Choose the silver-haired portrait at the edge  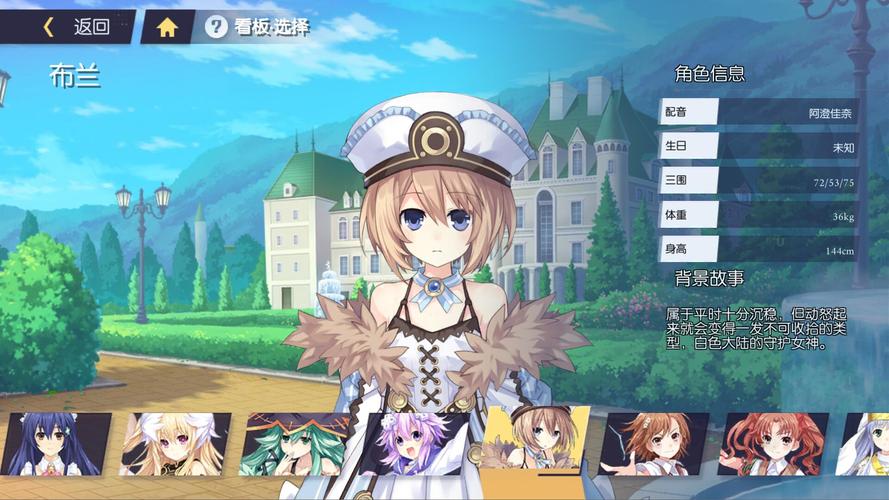point(866,444)
